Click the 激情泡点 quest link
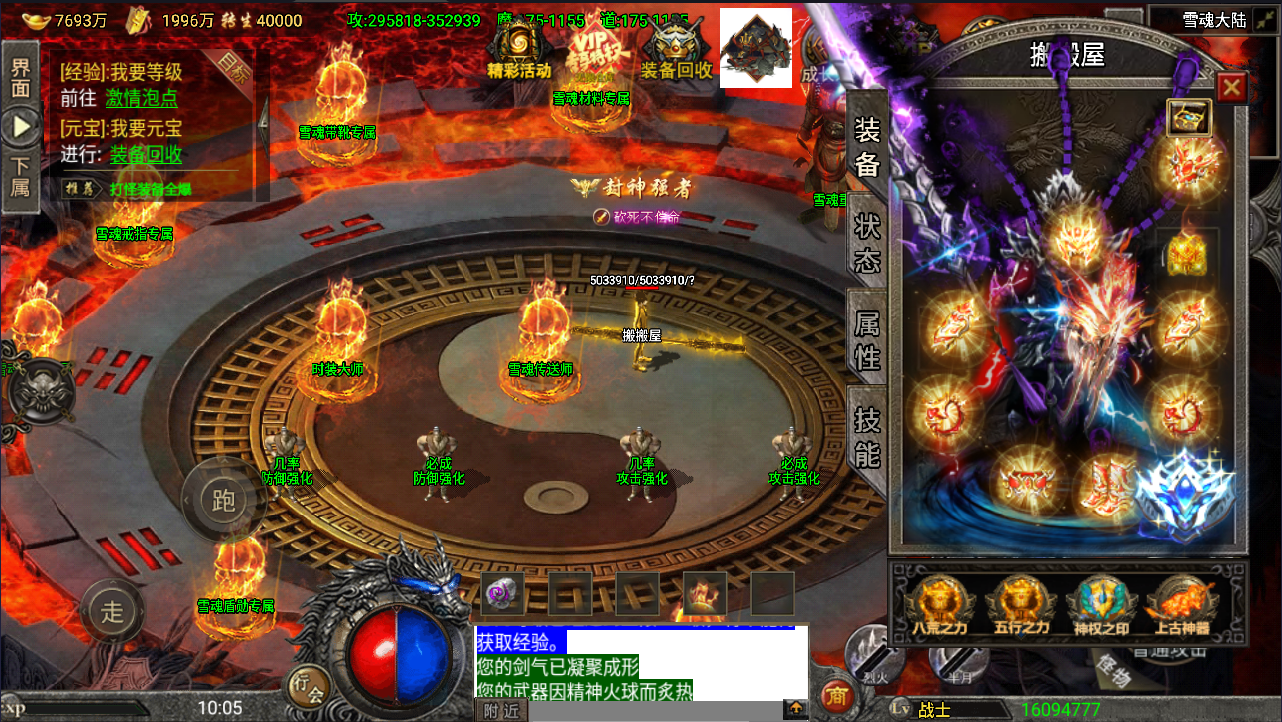Viewport: 1282px width, 722px height. pos(142,98)
